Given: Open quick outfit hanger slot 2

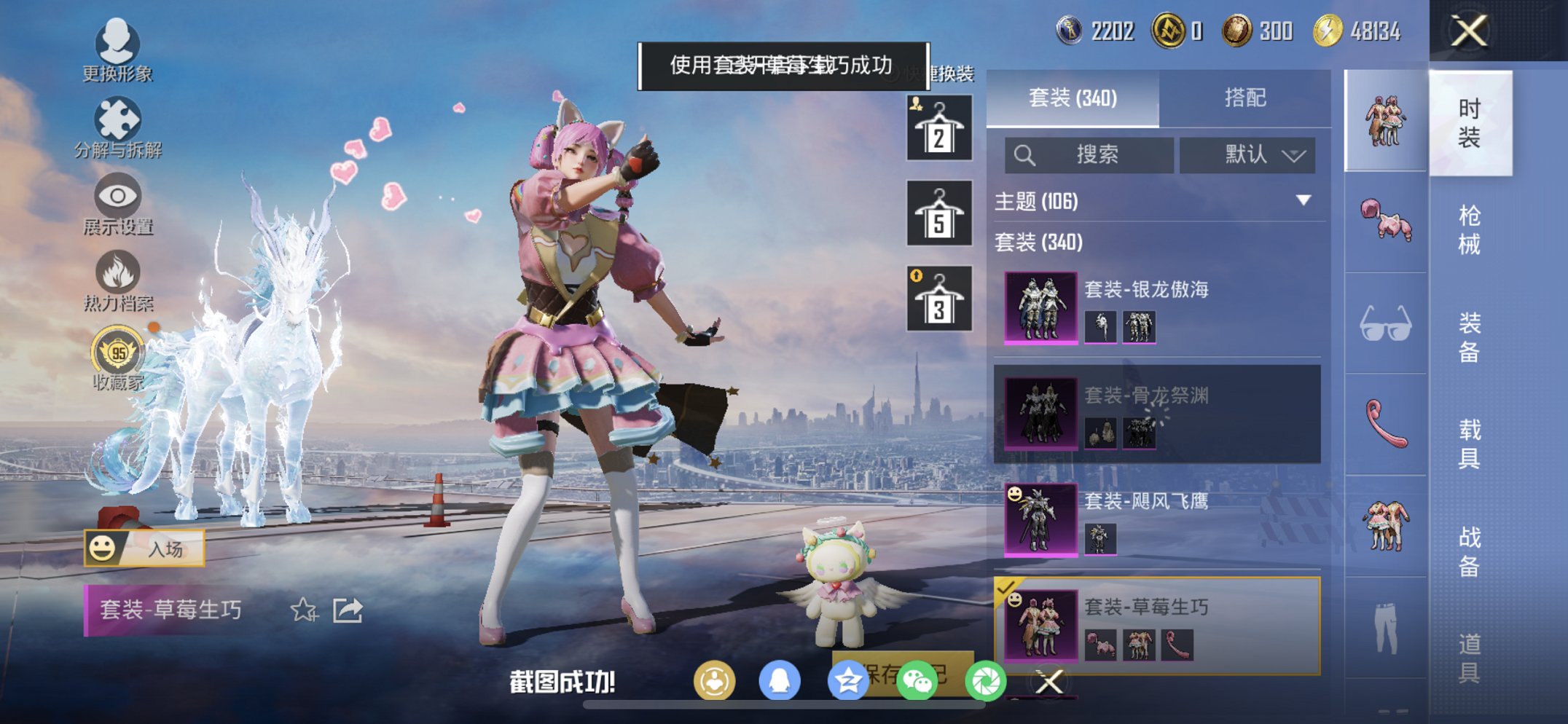Looking at the screenshot, I should pos(938,131).
